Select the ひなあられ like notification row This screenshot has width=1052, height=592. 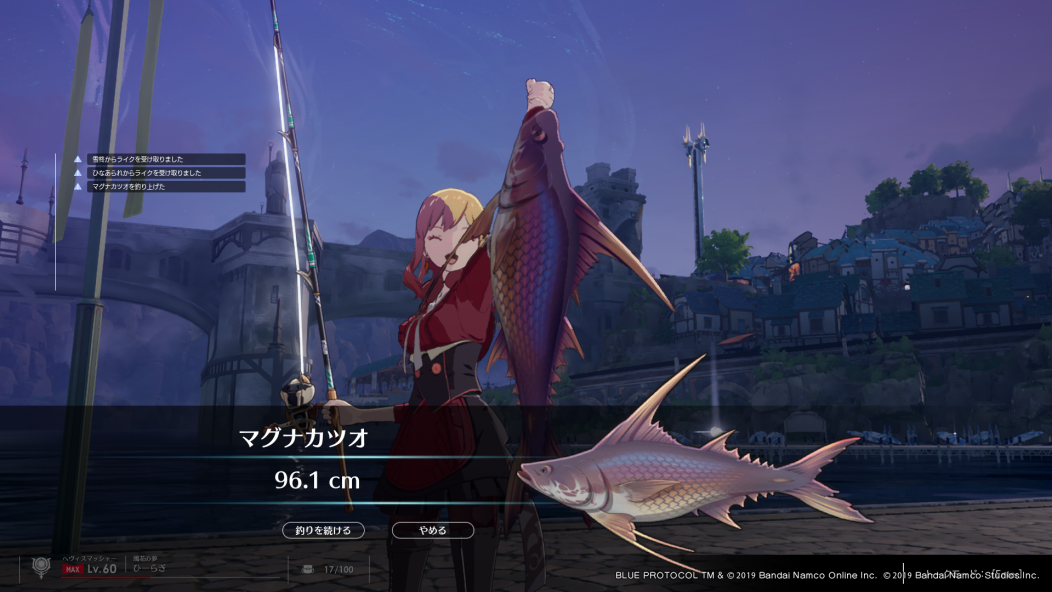[158, 173]
